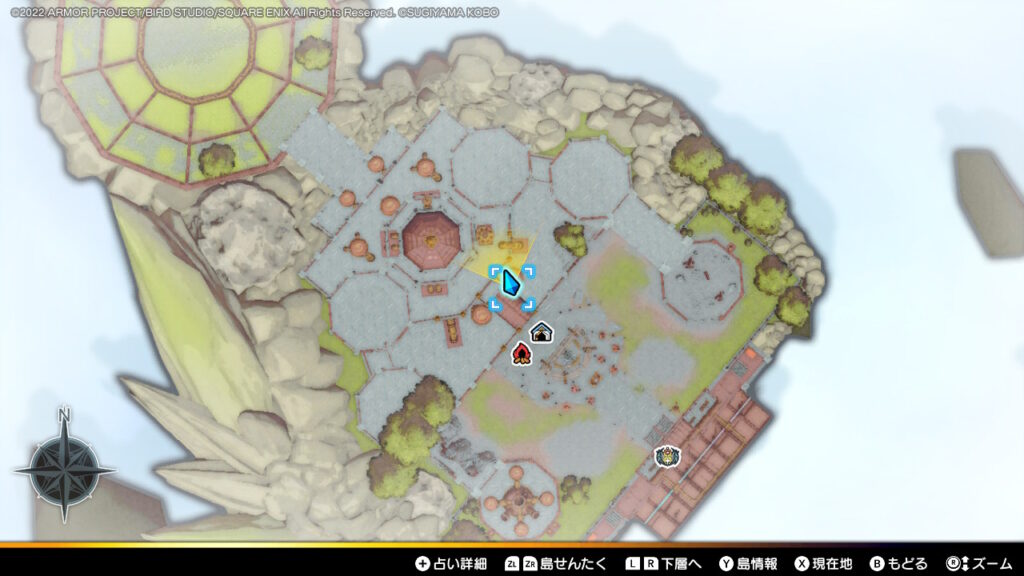1024x576 pixels.
Task: Click the tent base marker on the map
Action: click(x=541, y=332)
